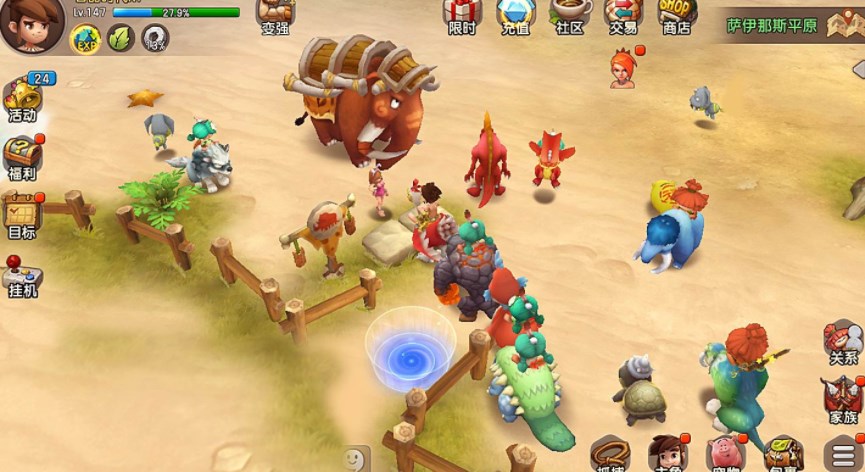Show the 福利 welfare rewards chest
This screenshot has height=472, width=865.
(22, 158)
